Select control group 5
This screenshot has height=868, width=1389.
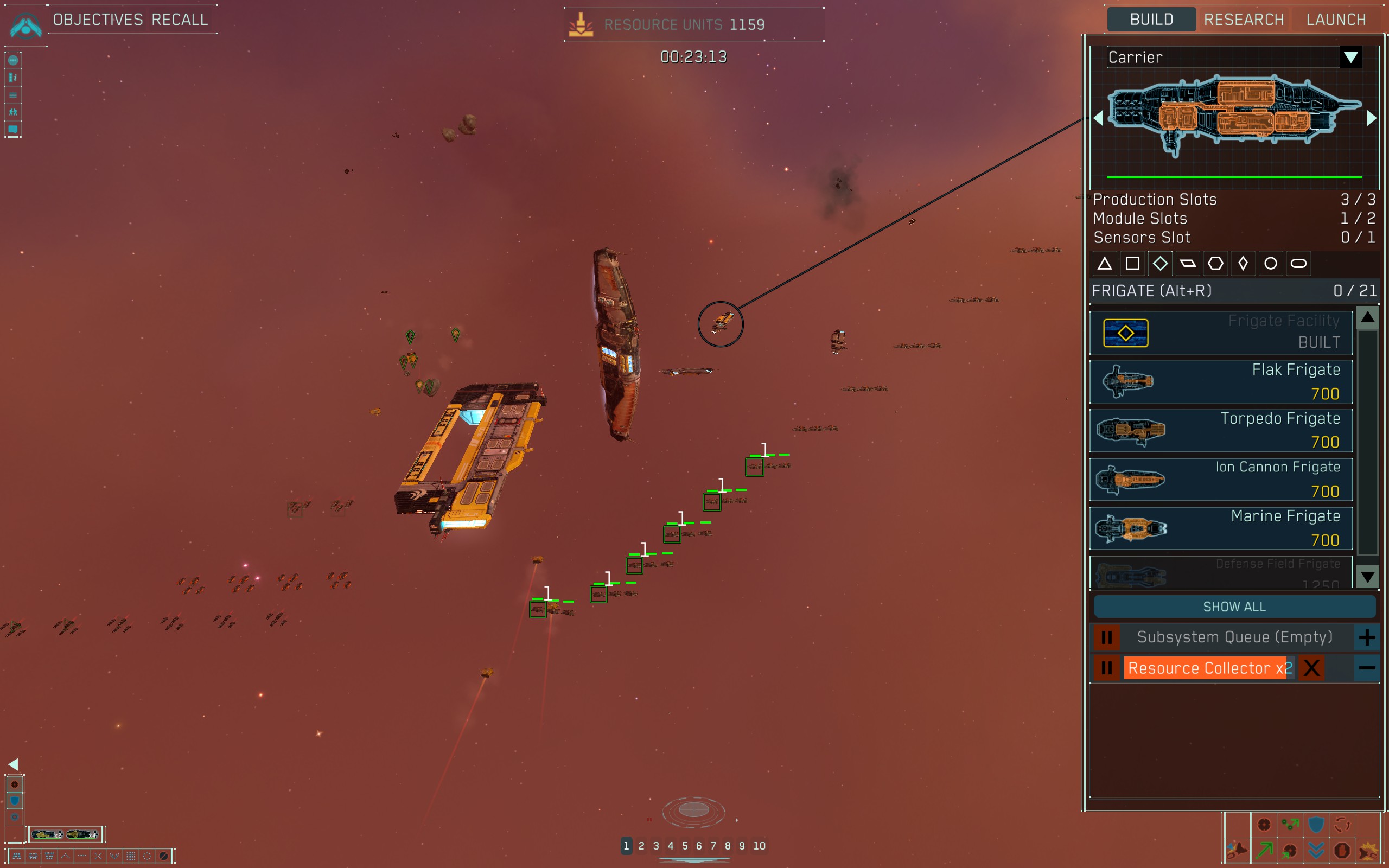tap(685, 846)
